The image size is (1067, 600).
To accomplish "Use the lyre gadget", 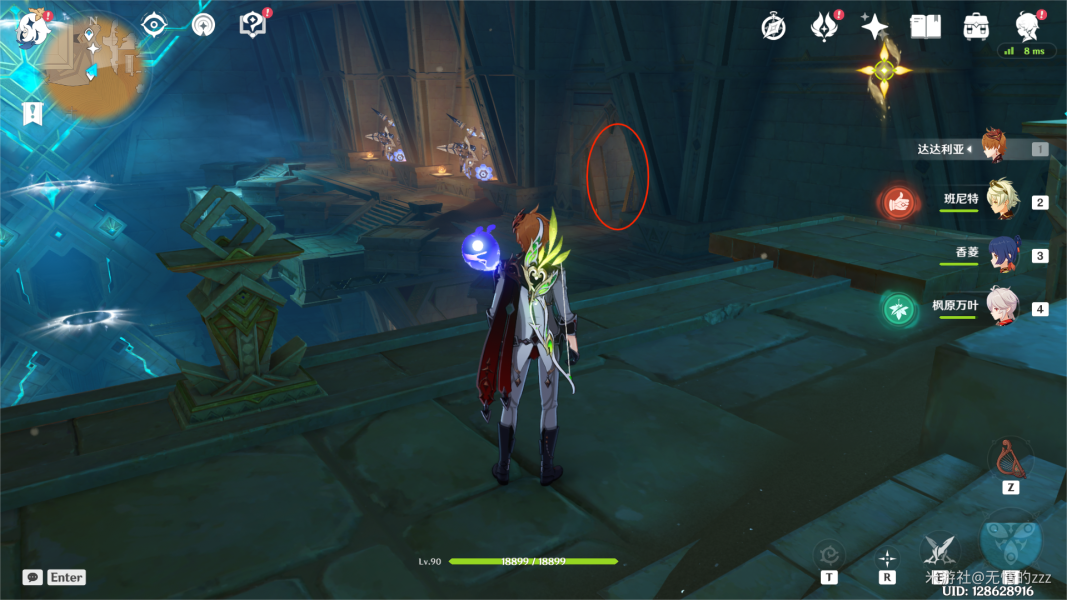I will [1010, 459].
